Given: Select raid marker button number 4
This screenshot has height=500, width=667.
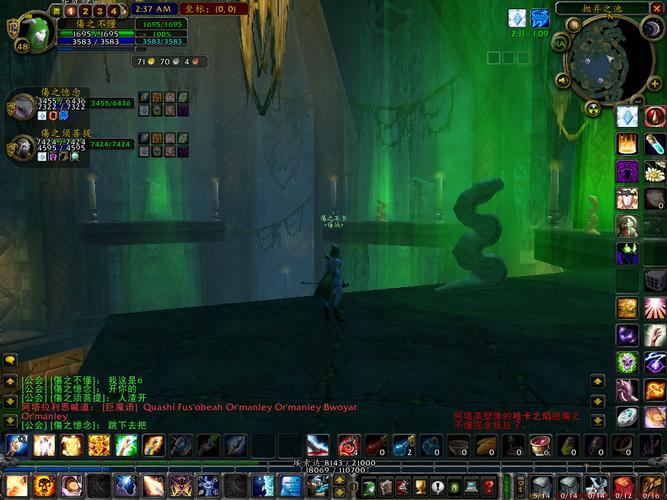Looking at the screenshot, I should (114, 11).
